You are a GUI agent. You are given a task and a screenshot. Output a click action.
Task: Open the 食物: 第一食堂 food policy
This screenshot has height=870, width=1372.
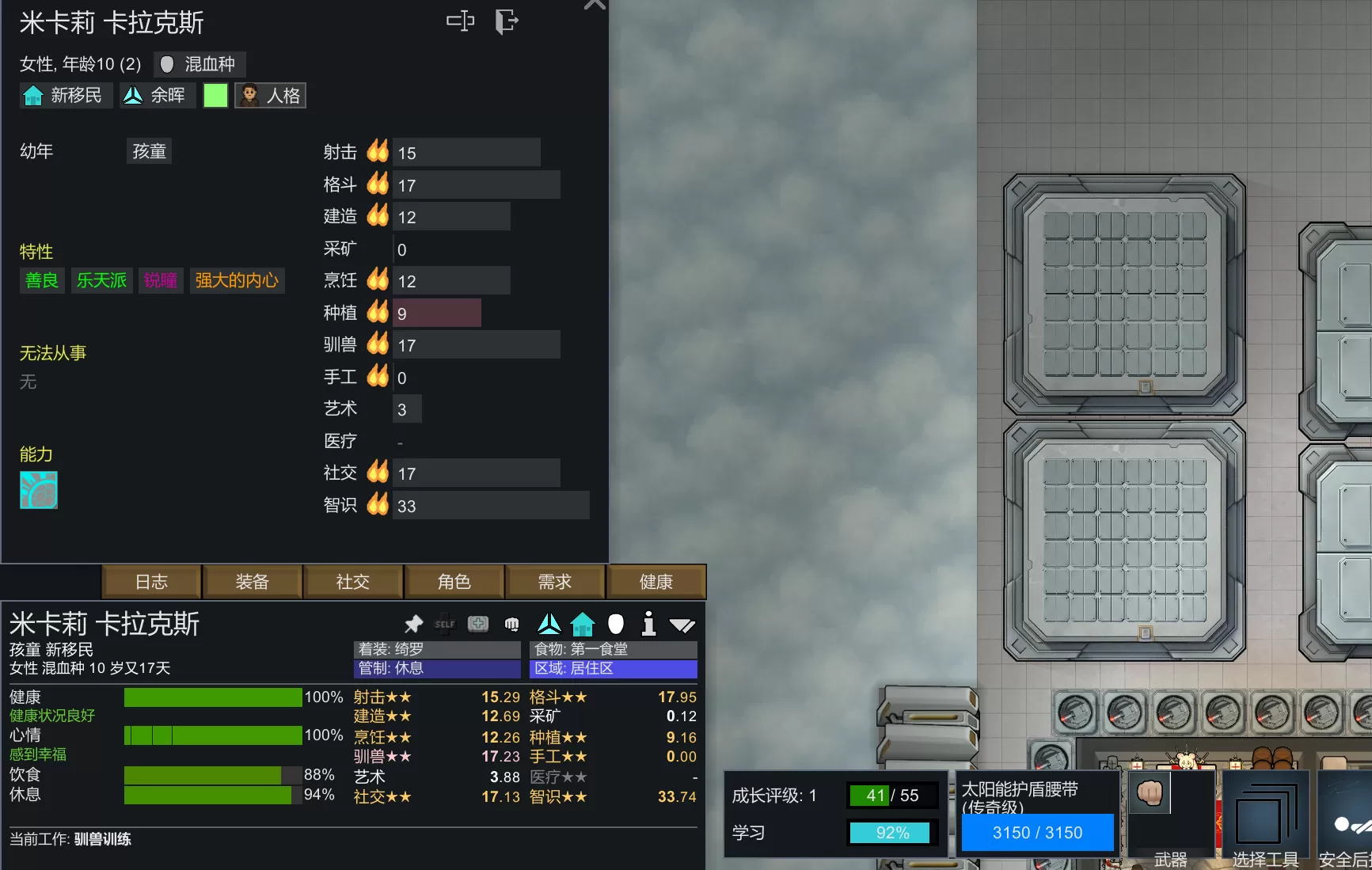pos(613,649)
